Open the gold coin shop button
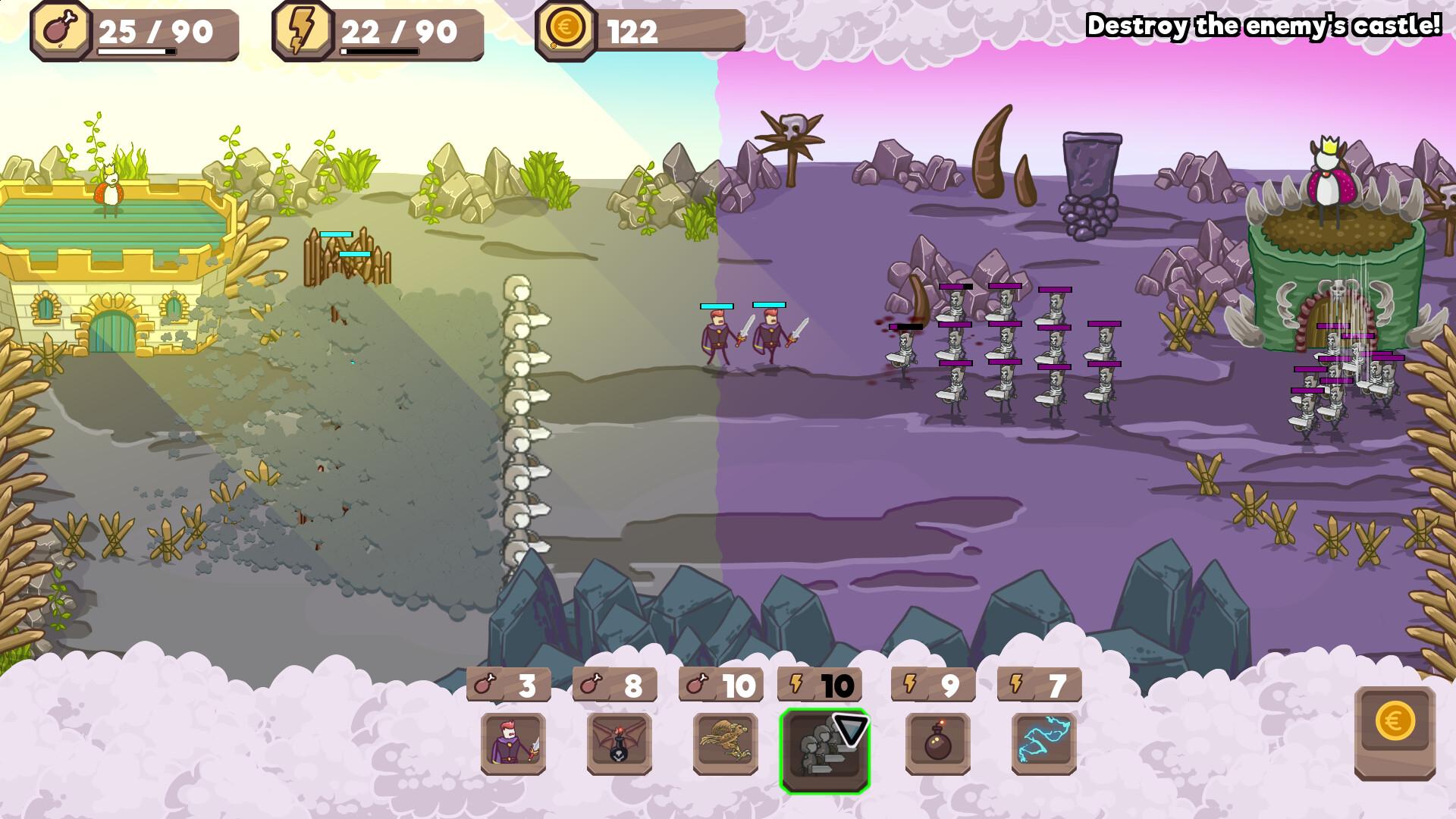The height and width of the screenshot is (819, 1456). tap(1395, 733)
